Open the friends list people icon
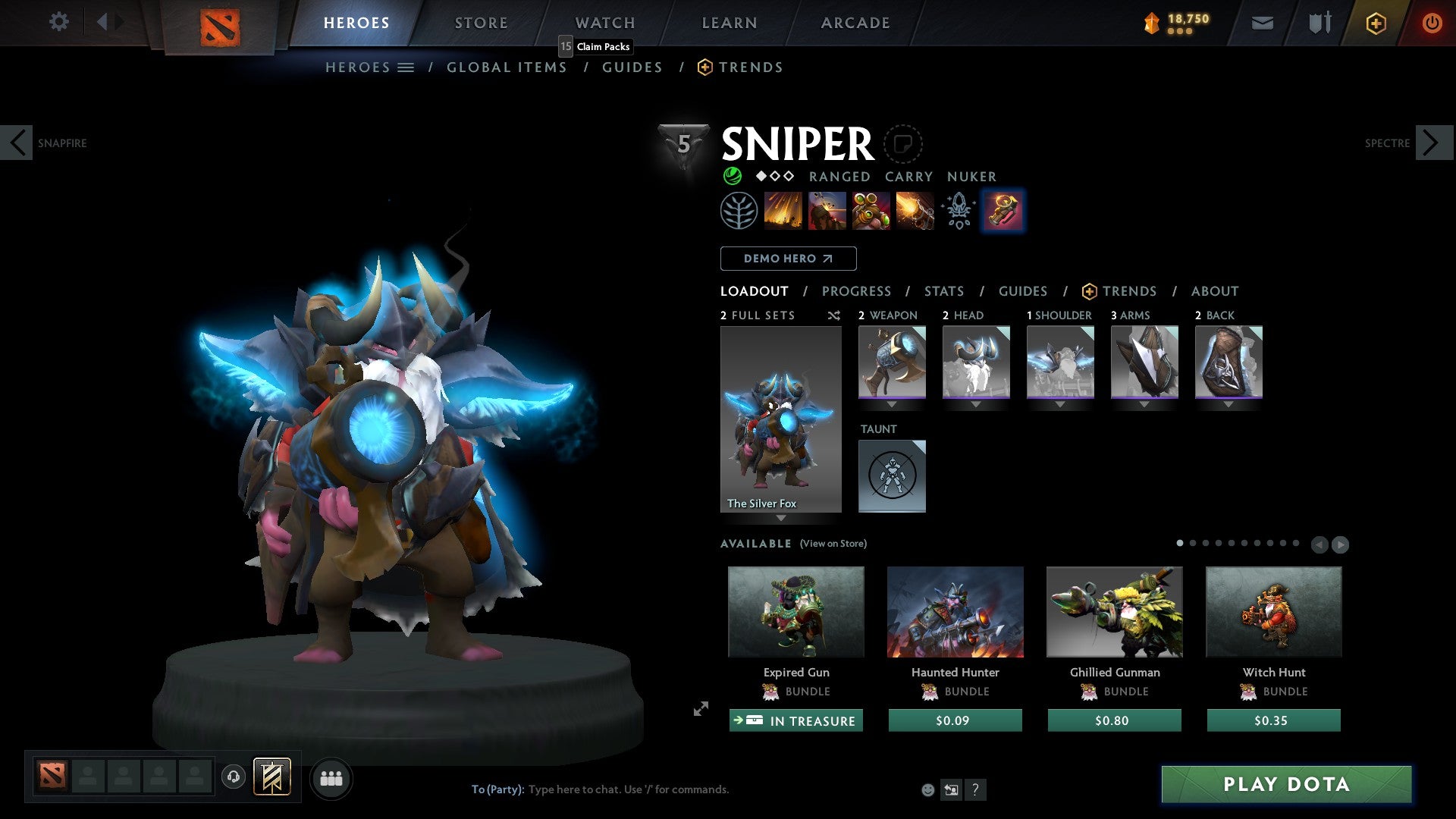Image resolution: width=1456 pixels, height=819 pixels. pyautogui.click(x=331, y=777)
